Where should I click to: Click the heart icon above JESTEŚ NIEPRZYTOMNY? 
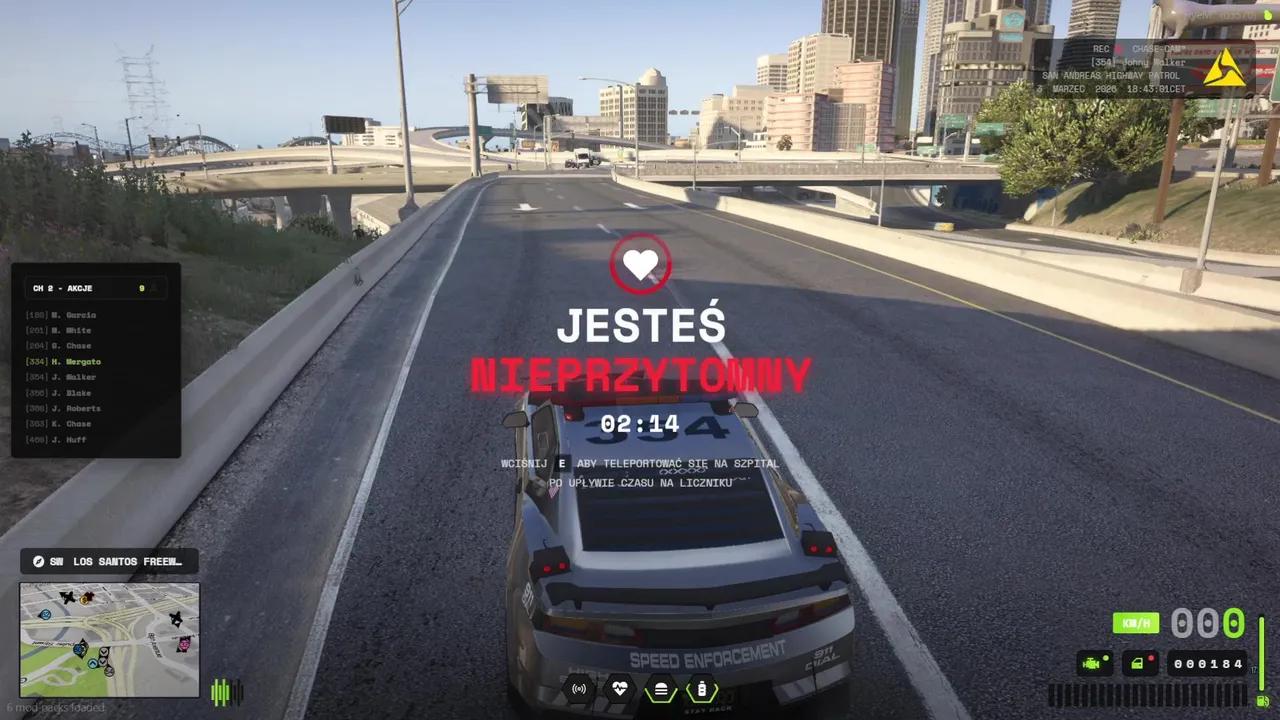tap(640, 264)
